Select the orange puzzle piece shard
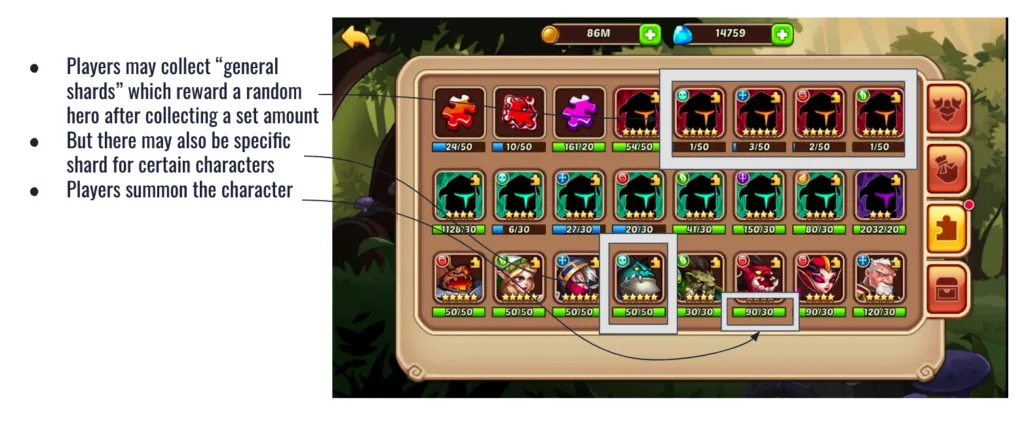This screenshot has height=446, width=1024. (x=459, y=112)
